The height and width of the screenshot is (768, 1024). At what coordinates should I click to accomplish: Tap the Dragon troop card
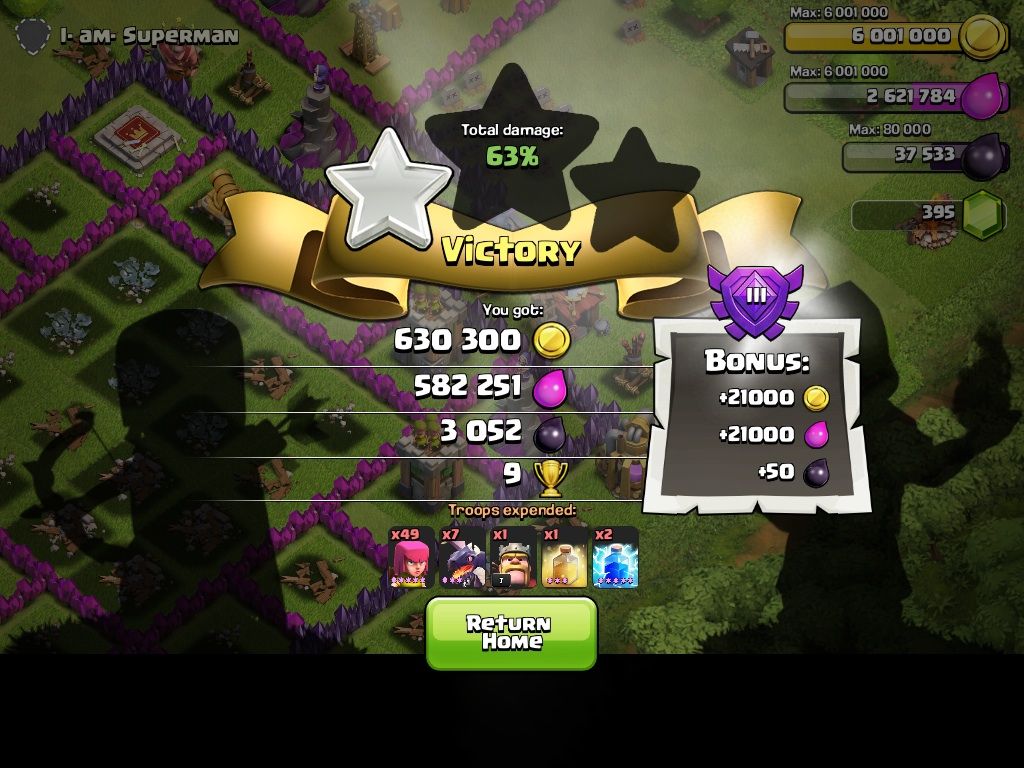[463, 558]
